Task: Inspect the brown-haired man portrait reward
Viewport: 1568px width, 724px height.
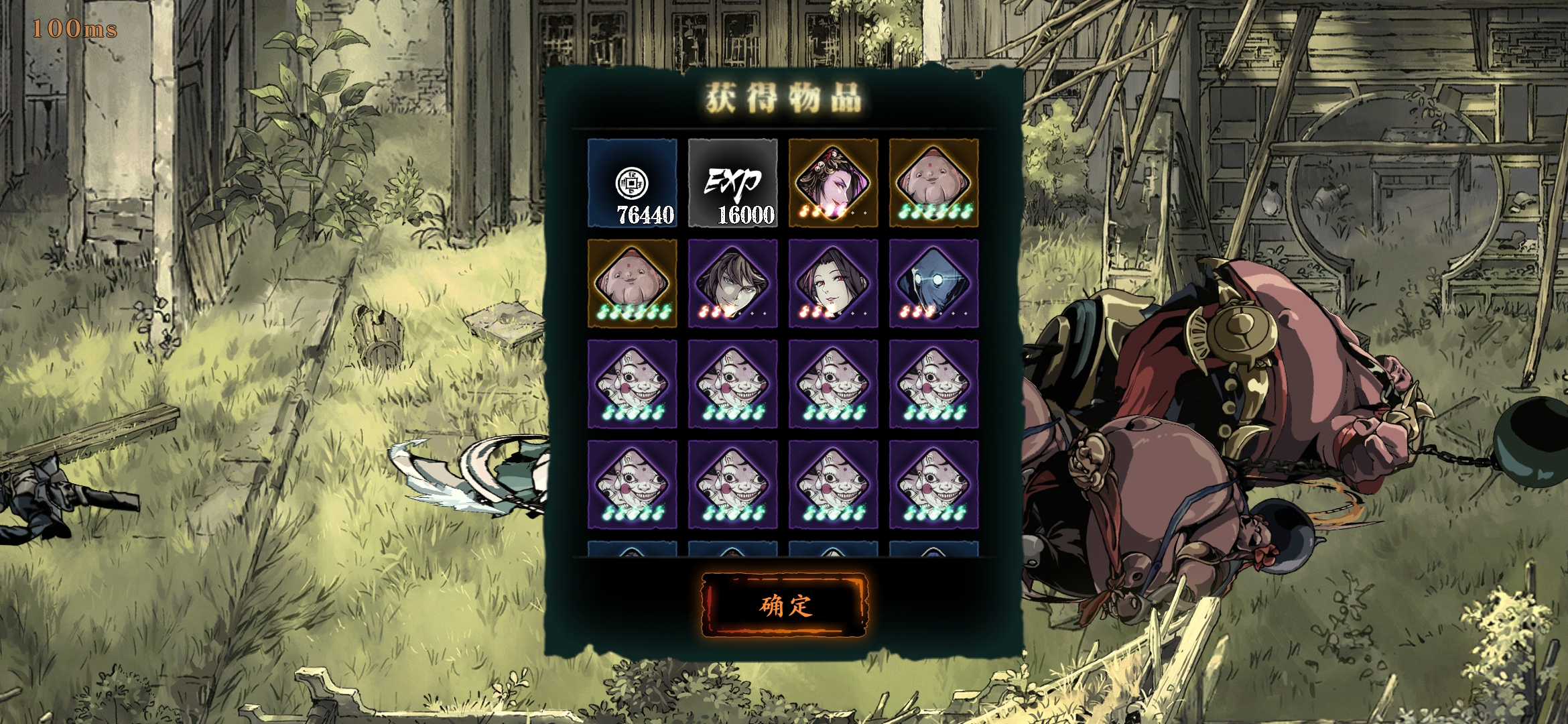Action: [x=732, y=284]
